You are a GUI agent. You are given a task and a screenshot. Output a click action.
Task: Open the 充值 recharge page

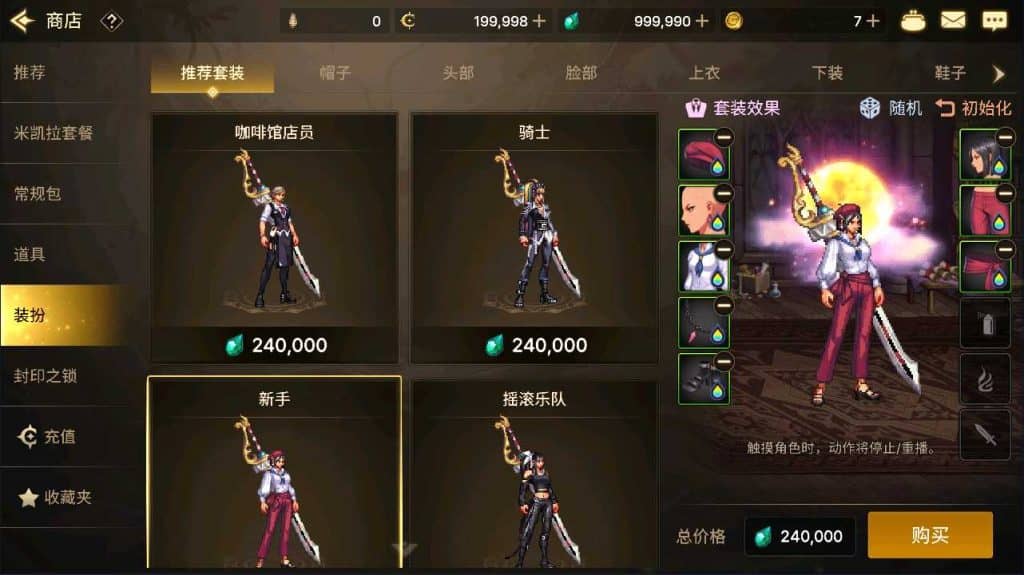48,437
